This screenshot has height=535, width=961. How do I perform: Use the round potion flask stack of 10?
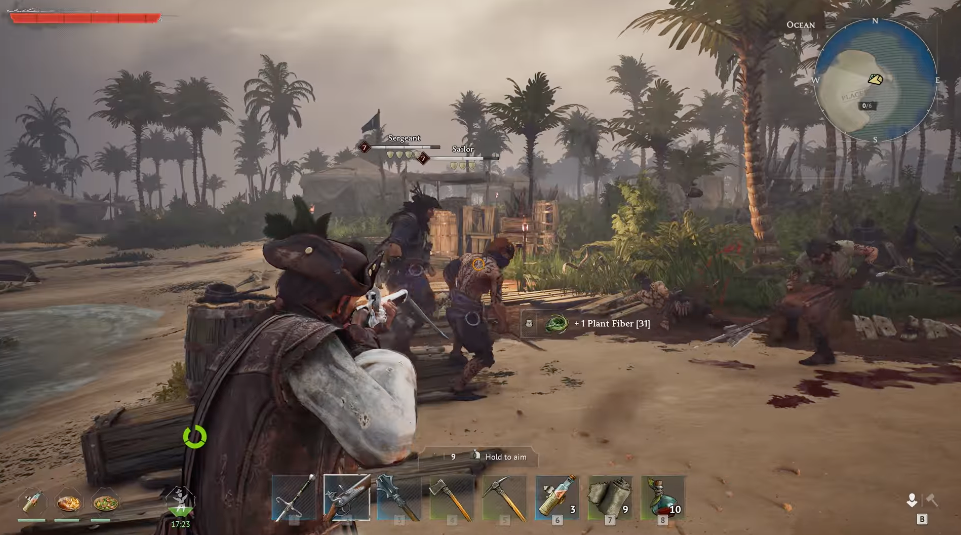(662, 497)
